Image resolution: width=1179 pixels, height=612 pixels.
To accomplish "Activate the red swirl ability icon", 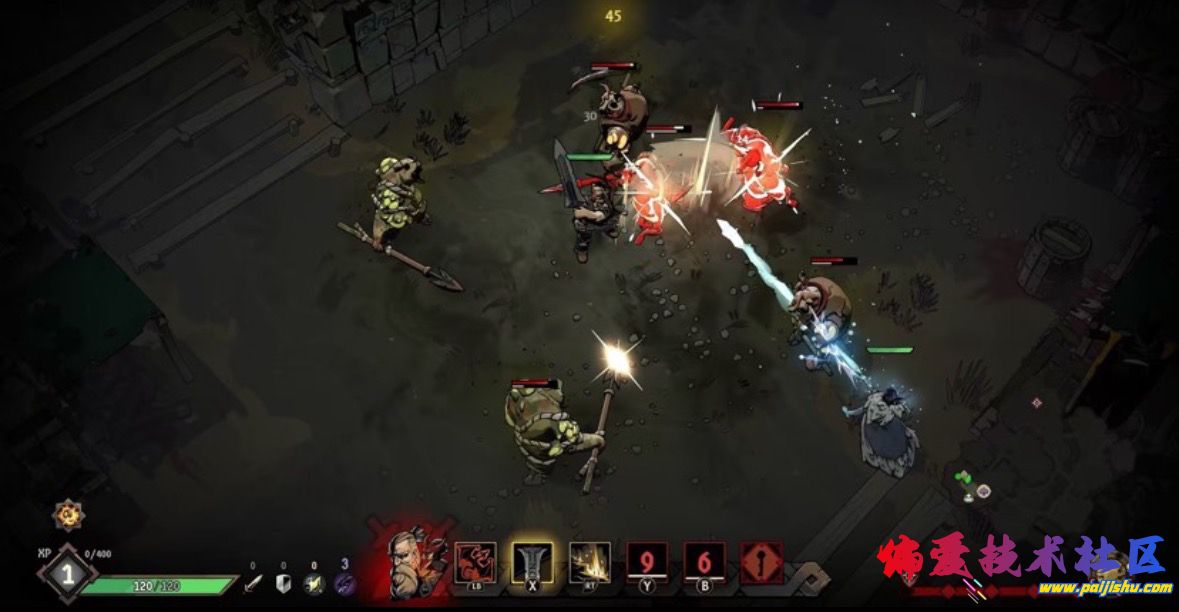I will click(475, 562).
